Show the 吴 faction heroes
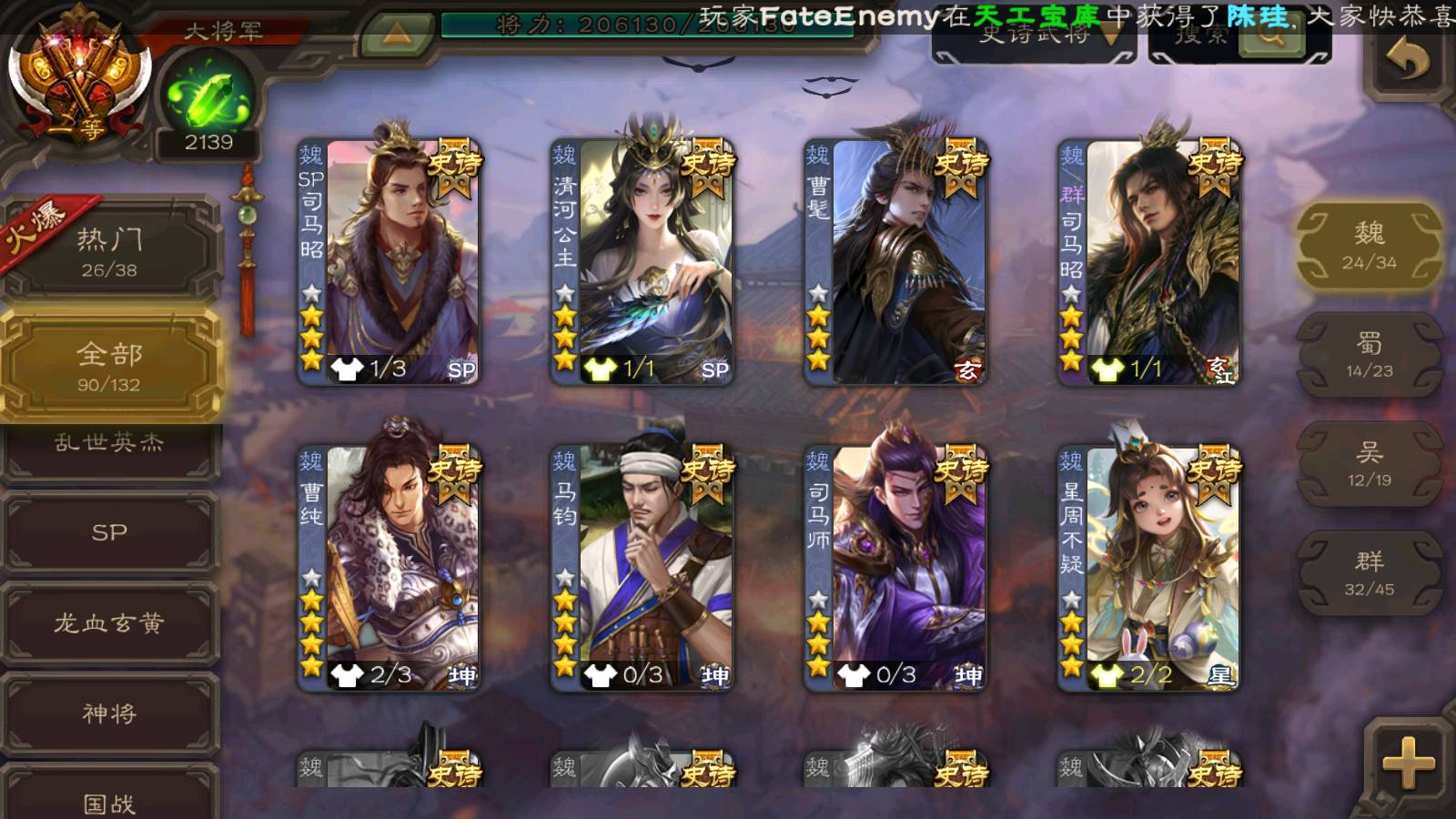1456x819 pixels. 1369,464
